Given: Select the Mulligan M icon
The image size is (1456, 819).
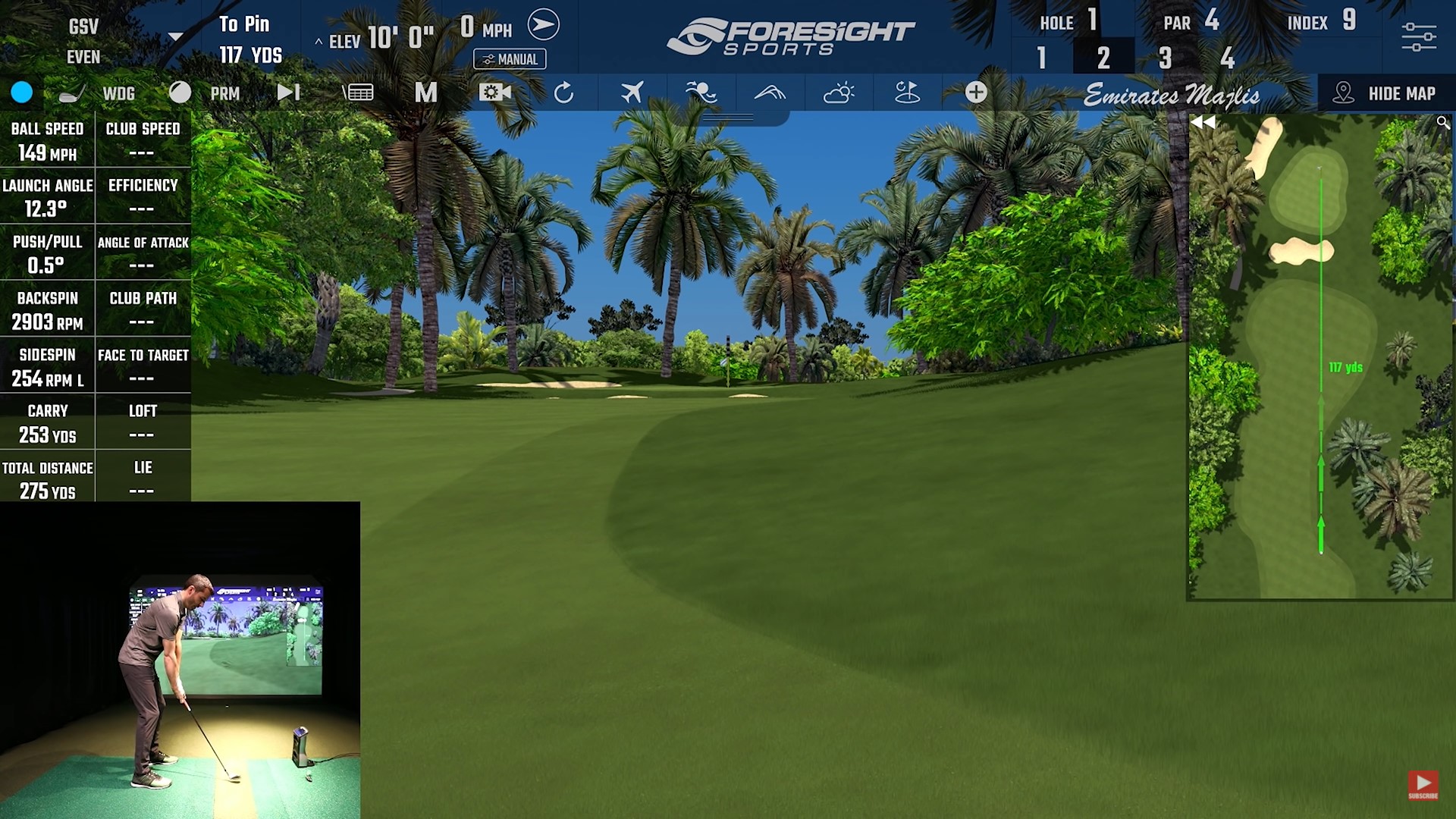Looking at the screenshot, I should (426, 93).
